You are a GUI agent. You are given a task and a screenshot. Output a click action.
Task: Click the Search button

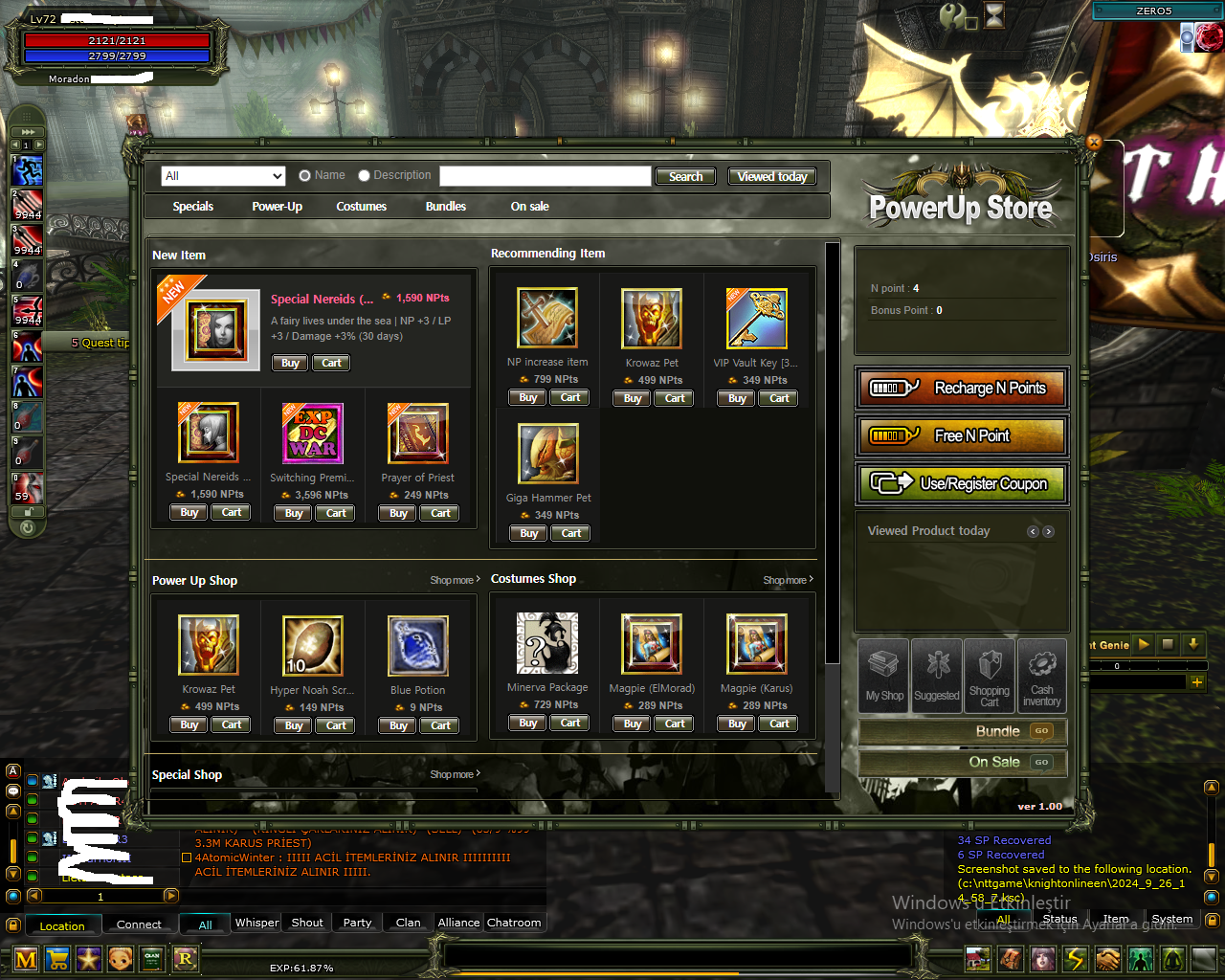[685, 176]
